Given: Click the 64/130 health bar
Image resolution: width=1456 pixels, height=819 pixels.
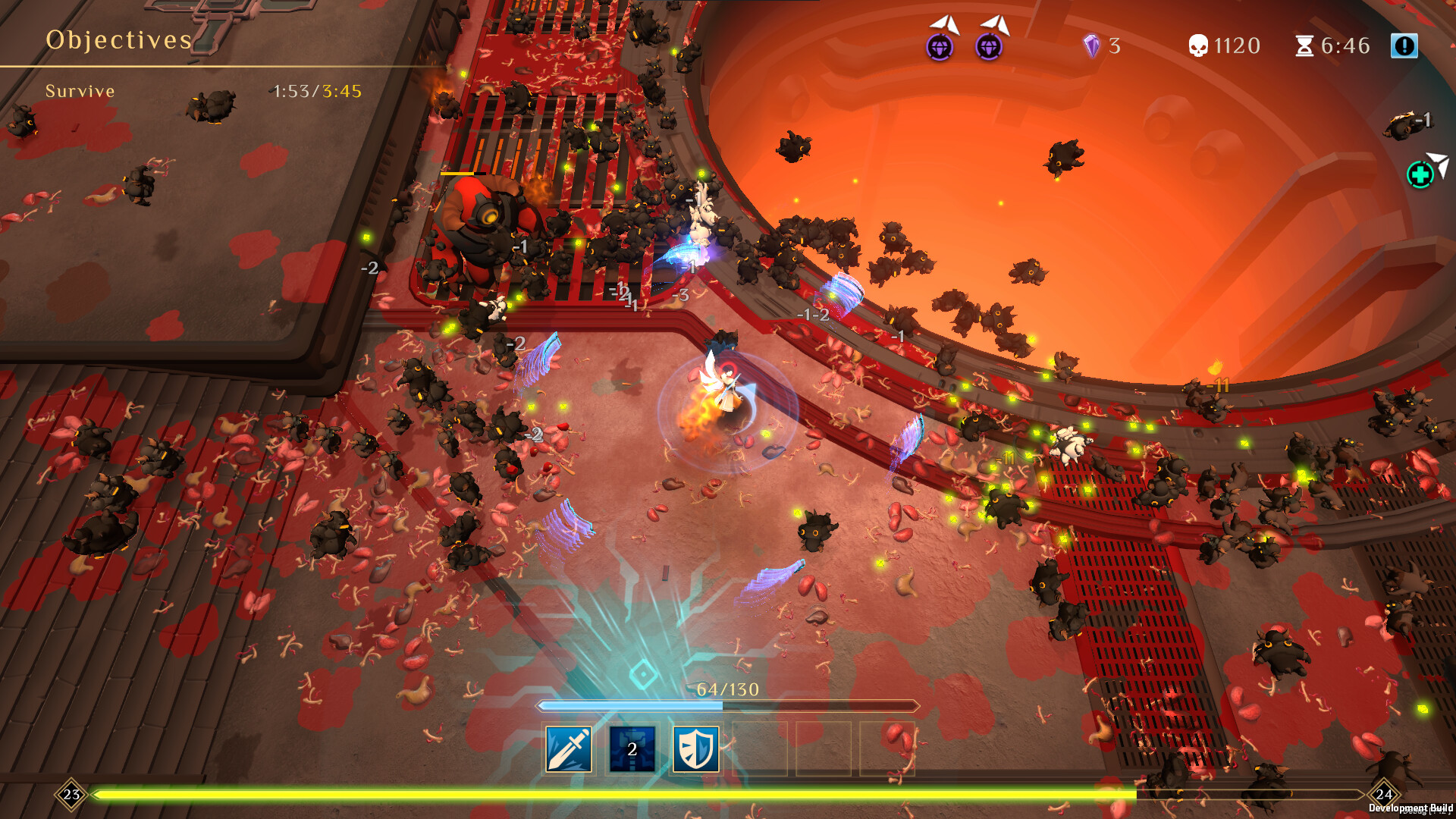Looking at the screenshot, I should coord(724,704).
